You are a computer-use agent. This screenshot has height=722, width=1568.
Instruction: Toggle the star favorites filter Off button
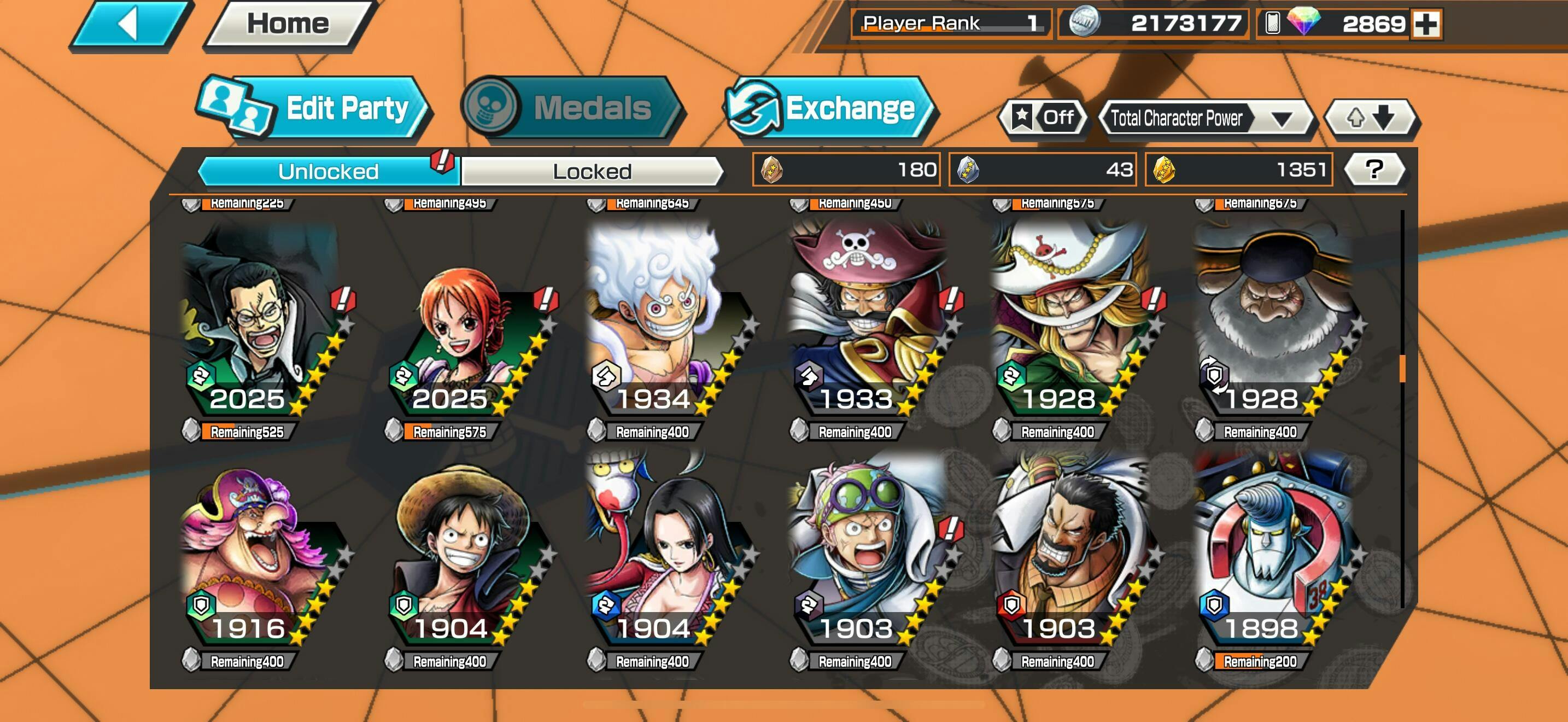[x=1043, y=117]
